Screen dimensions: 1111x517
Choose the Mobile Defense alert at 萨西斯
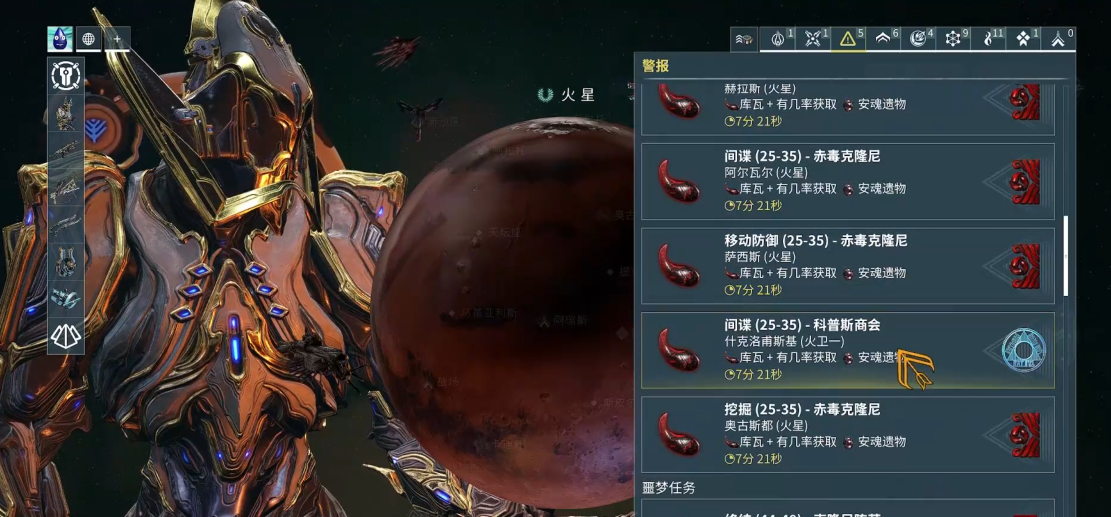[847, 266]
